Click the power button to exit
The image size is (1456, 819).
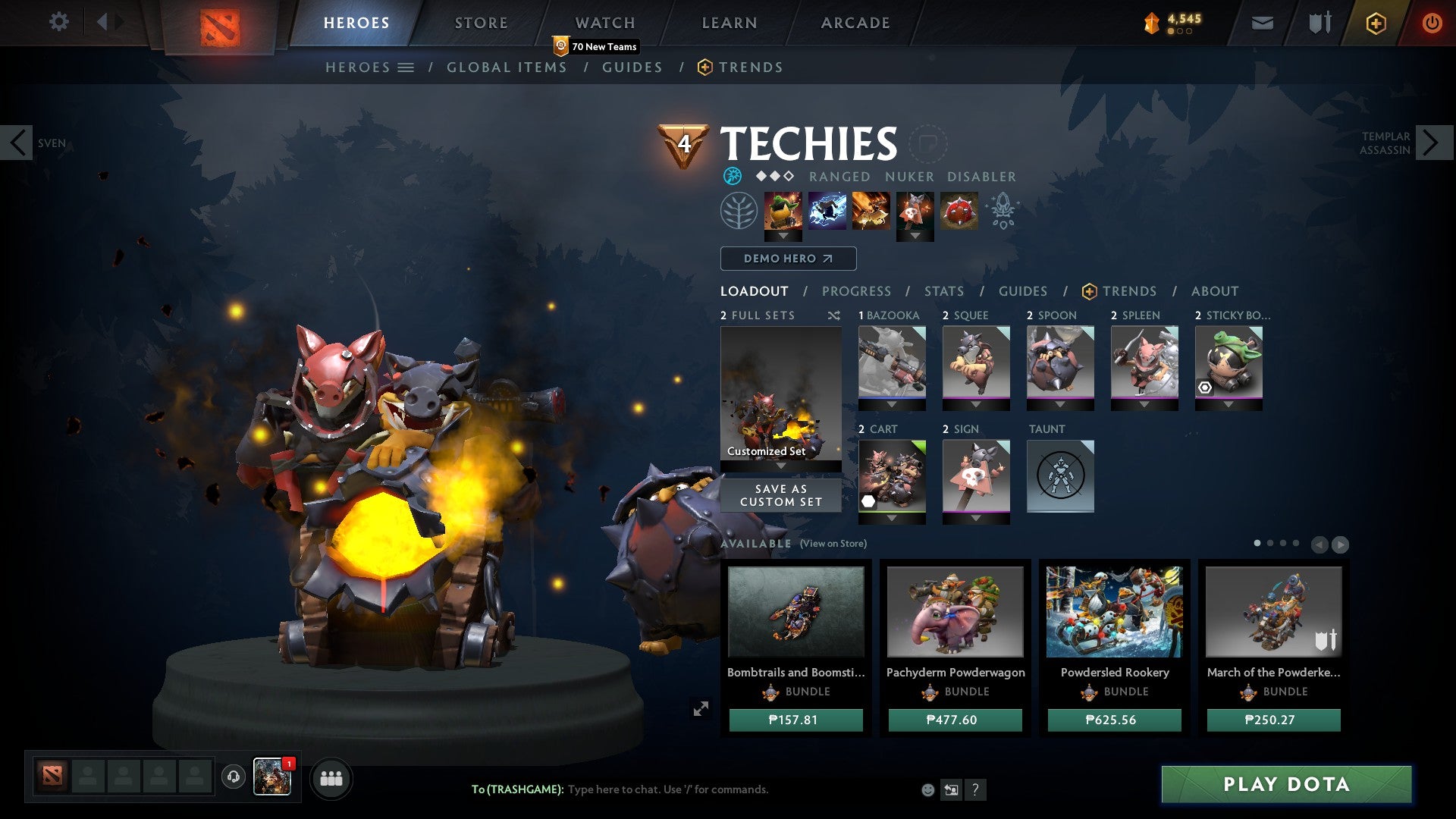1432,23
